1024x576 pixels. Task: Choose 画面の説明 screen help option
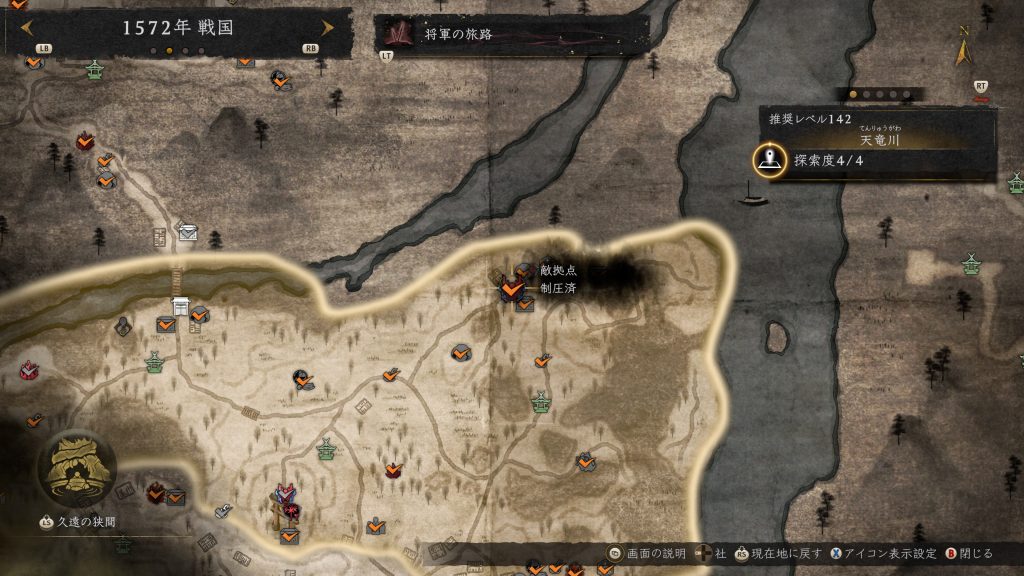(x=648, y=553)
